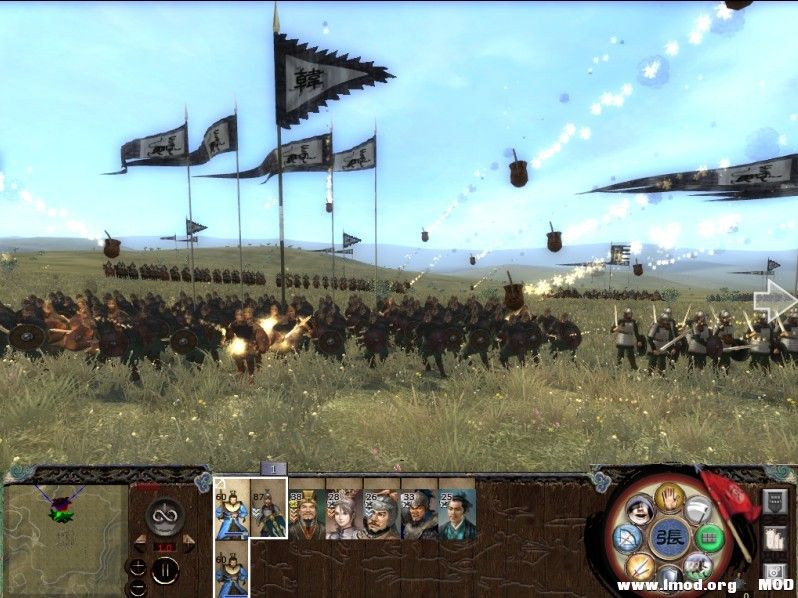Screen dimensions: 798x598
Task: Zoom in the minimap with plus
Action: pyautogui.click(x=137, y=566)
